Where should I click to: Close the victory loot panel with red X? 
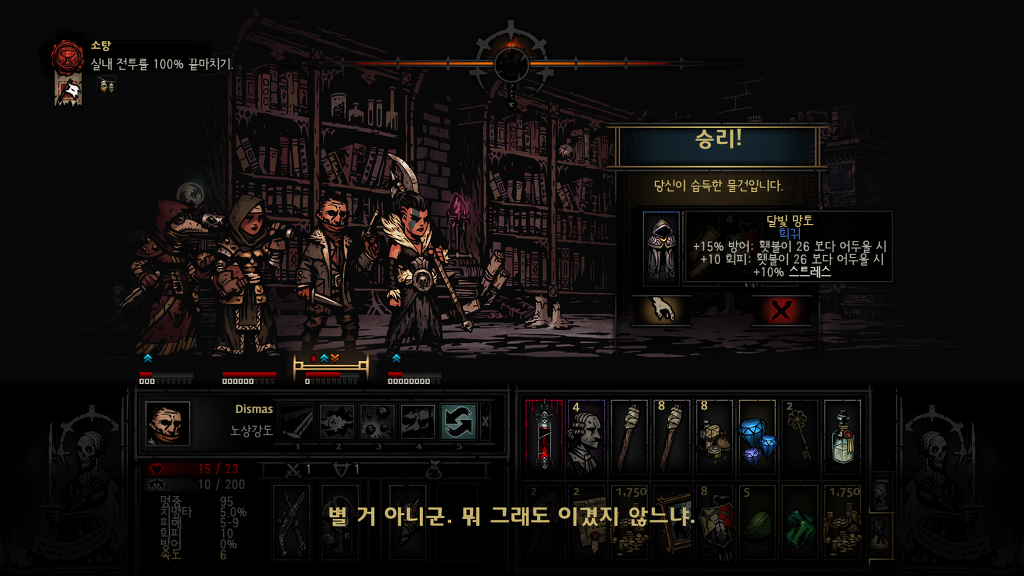(782, 310)
